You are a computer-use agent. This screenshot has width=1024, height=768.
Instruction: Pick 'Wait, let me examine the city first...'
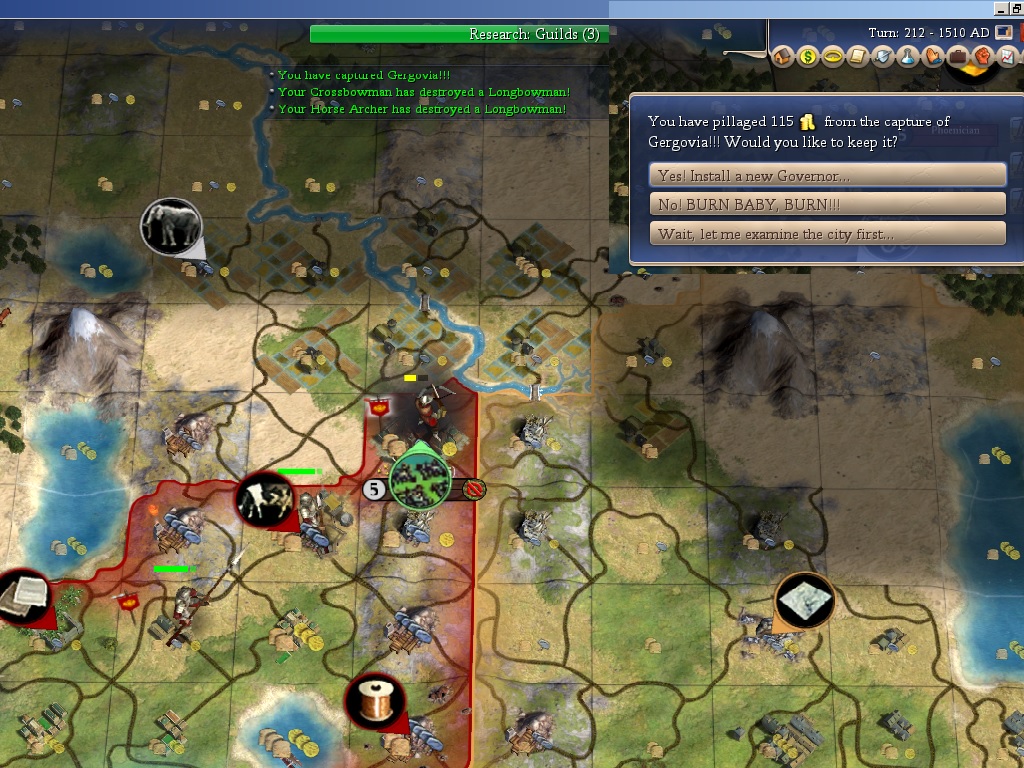click(x=826, y=234)
